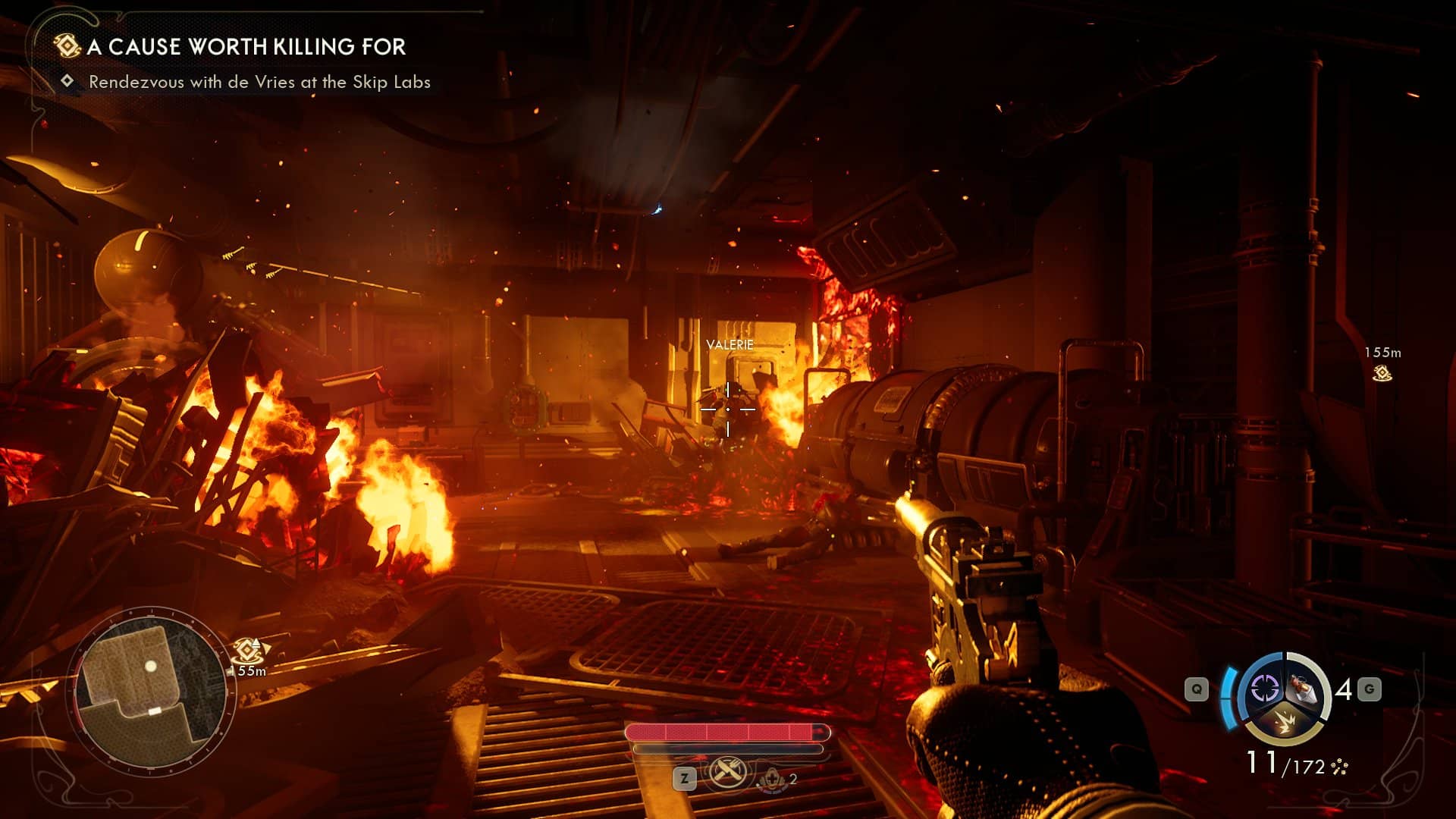Image resolution: width=1456 pixels, height=819 pixels.
Task: Click the quest waypoint marker beside the minimap
Action: tap(248, 651)
